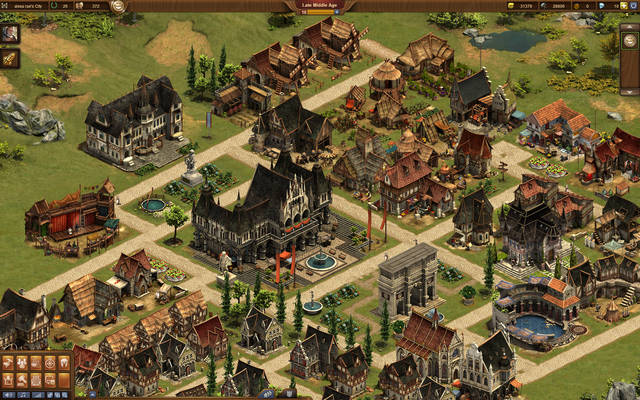Viewport: 640px width, 400px height.
Task: Open the blue settings button at top-right
Action: pos(633,6)
